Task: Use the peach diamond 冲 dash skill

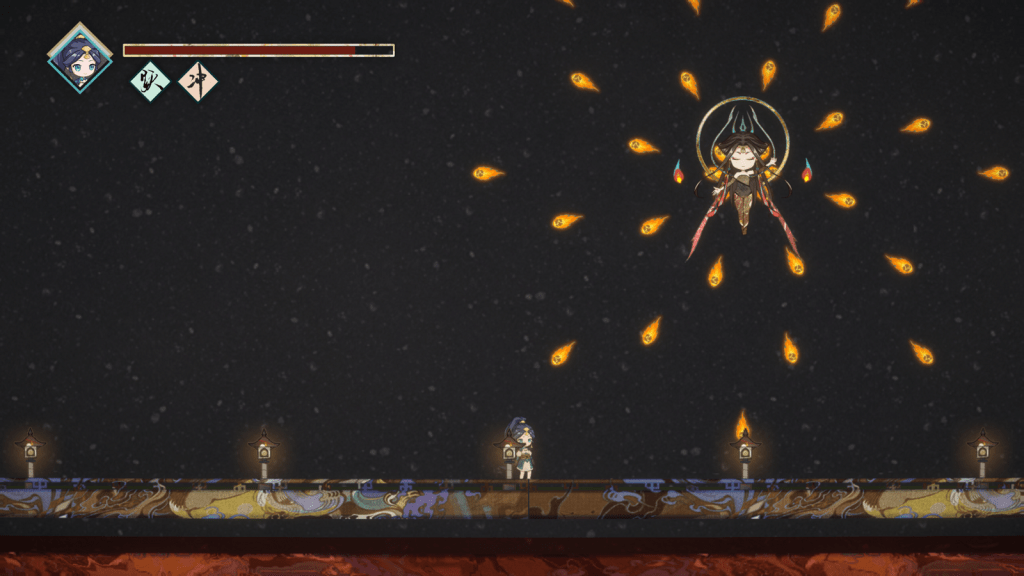Action: pyautogui.click(x=198, y=82)
